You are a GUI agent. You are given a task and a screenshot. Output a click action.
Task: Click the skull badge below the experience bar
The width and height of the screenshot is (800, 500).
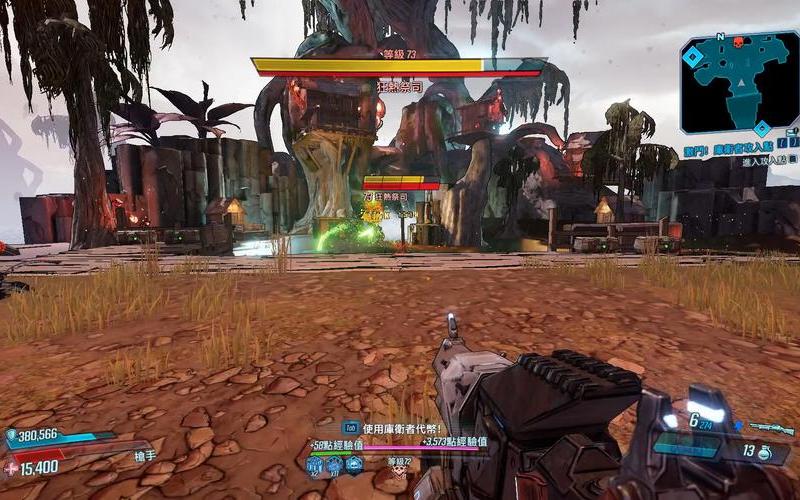[398, 467]
